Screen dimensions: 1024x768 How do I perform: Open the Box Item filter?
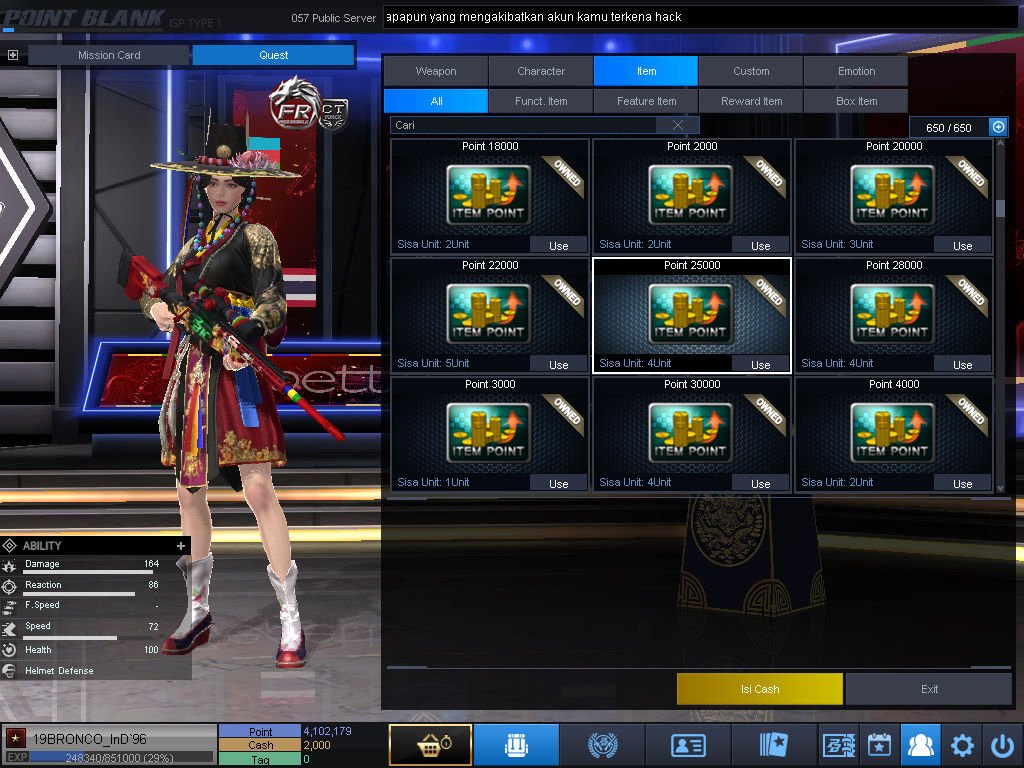856,101
